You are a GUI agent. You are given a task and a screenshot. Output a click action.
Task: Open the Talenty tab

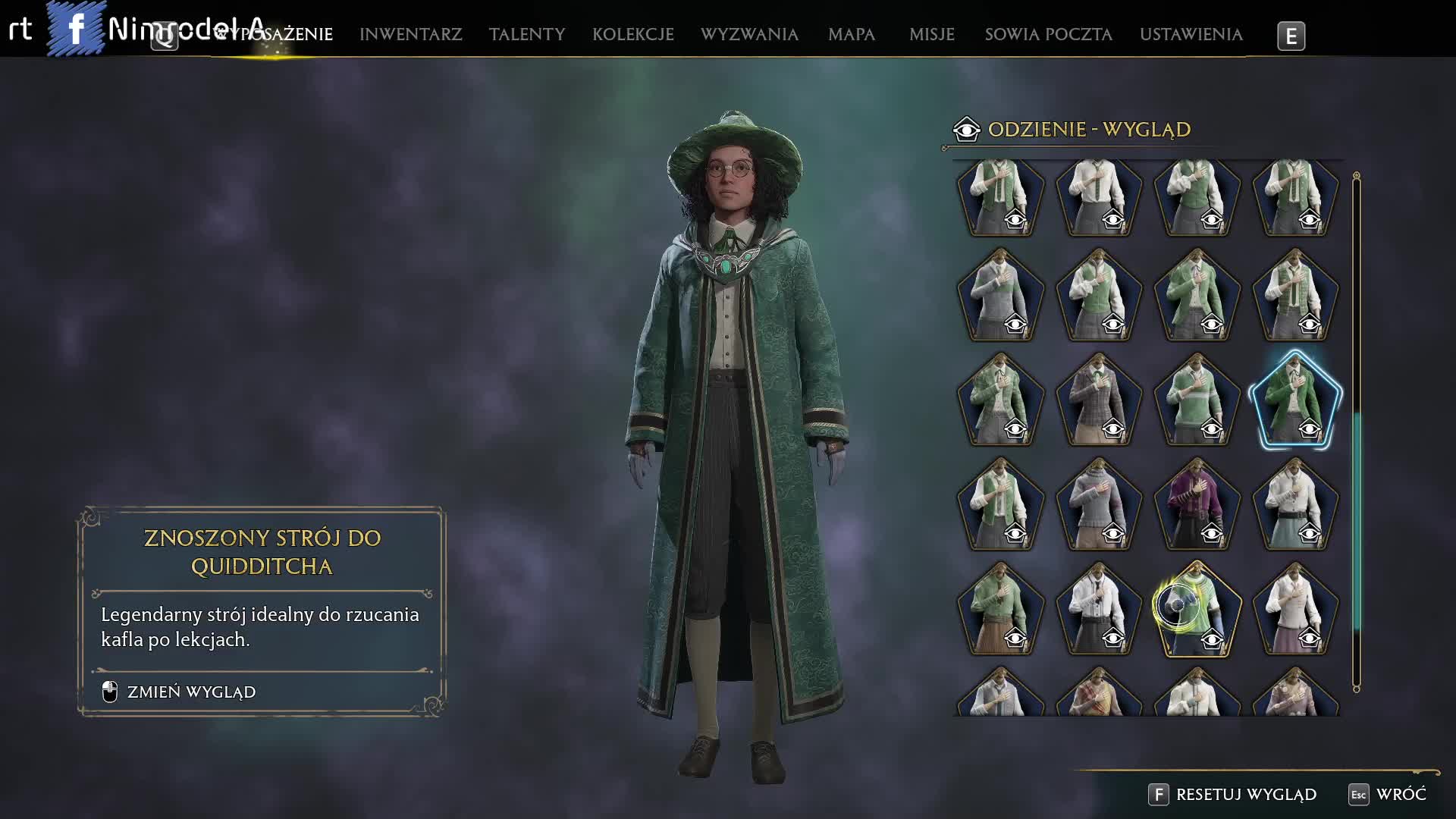pos(526,34)
